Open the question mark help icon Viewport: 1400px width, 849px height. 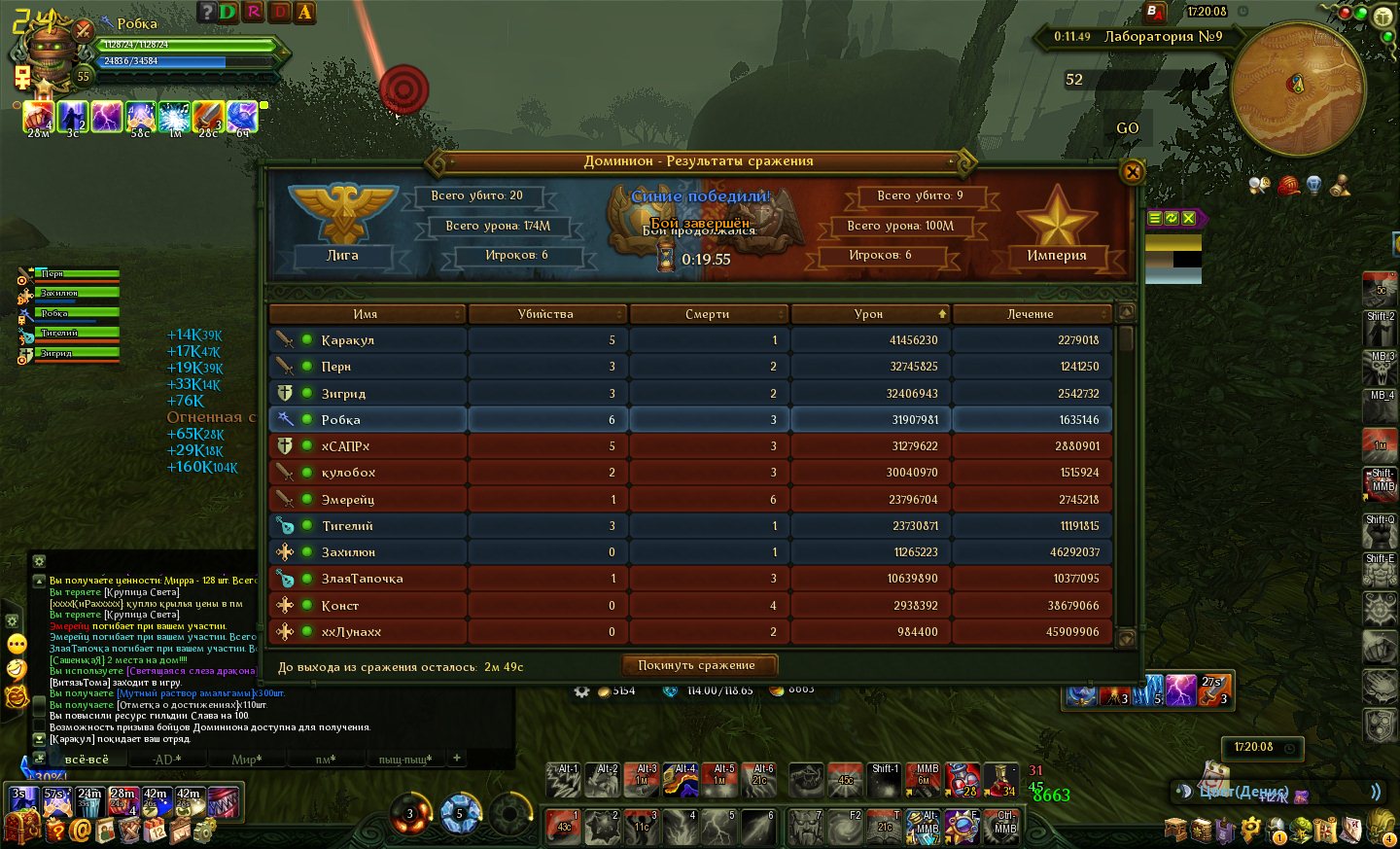206,12
